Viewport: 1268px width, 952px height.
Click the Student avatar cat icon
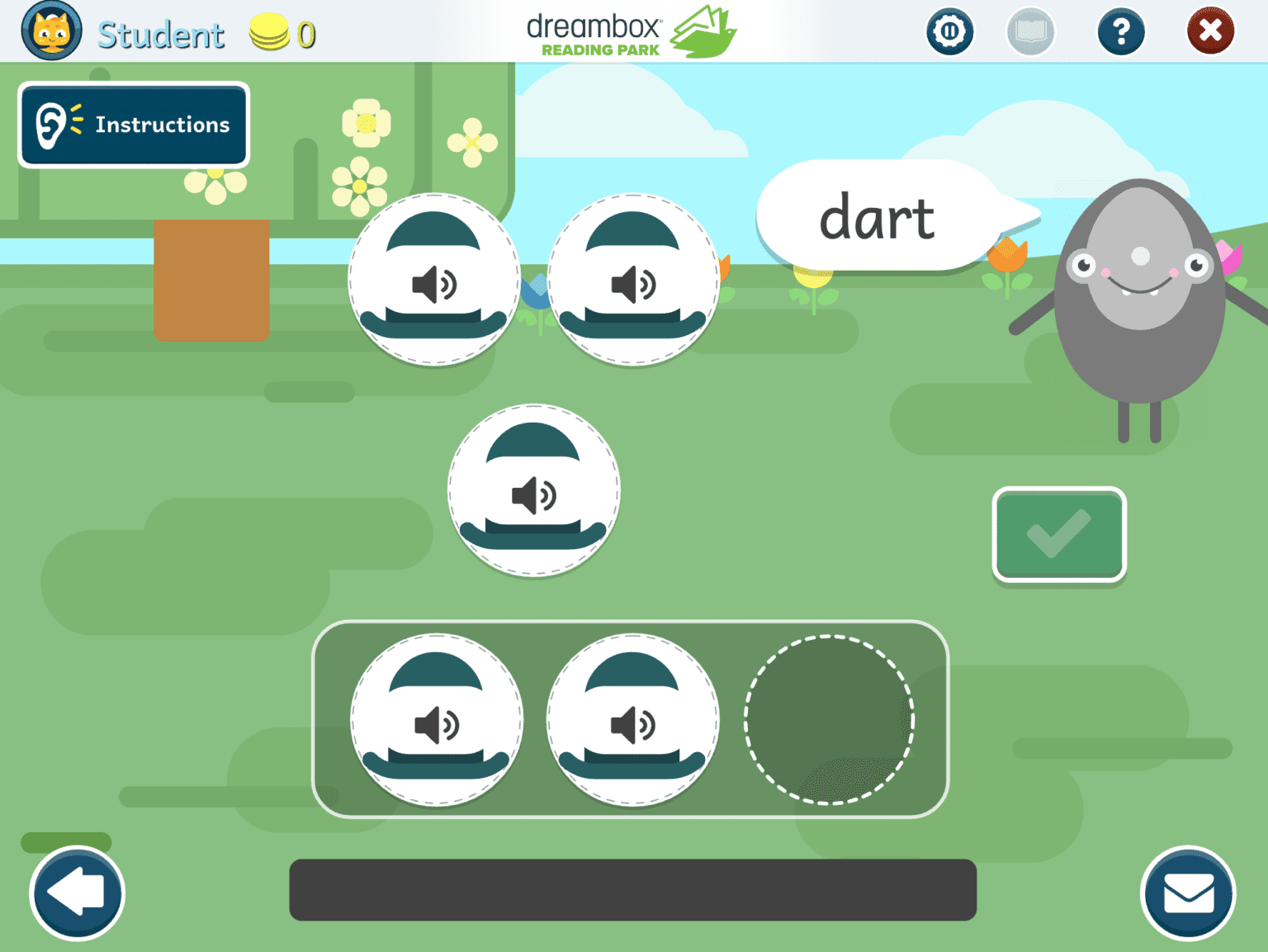[x=51, y=31]
